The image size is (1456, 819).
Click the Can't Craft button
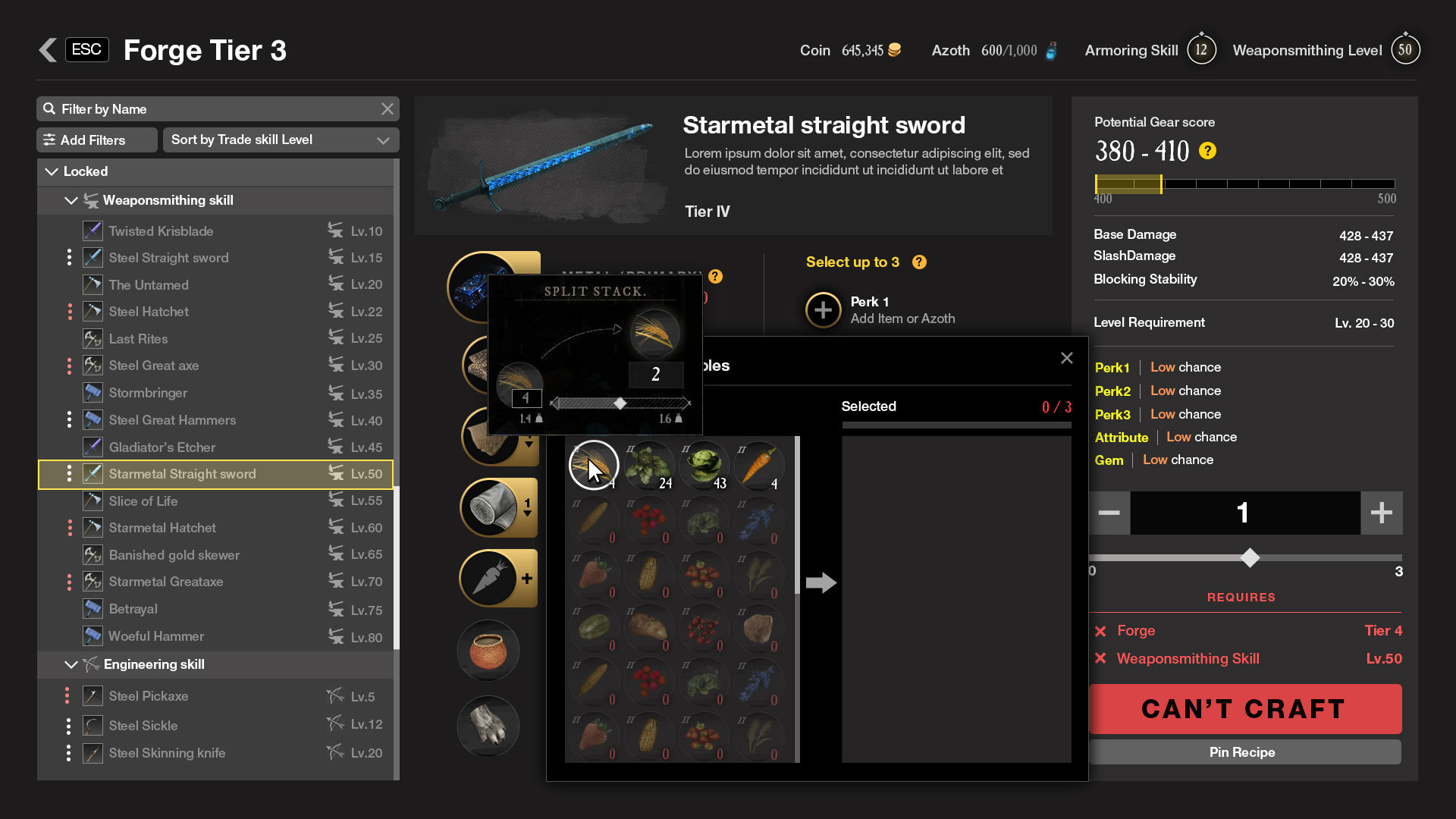(x=1244, y=709)
